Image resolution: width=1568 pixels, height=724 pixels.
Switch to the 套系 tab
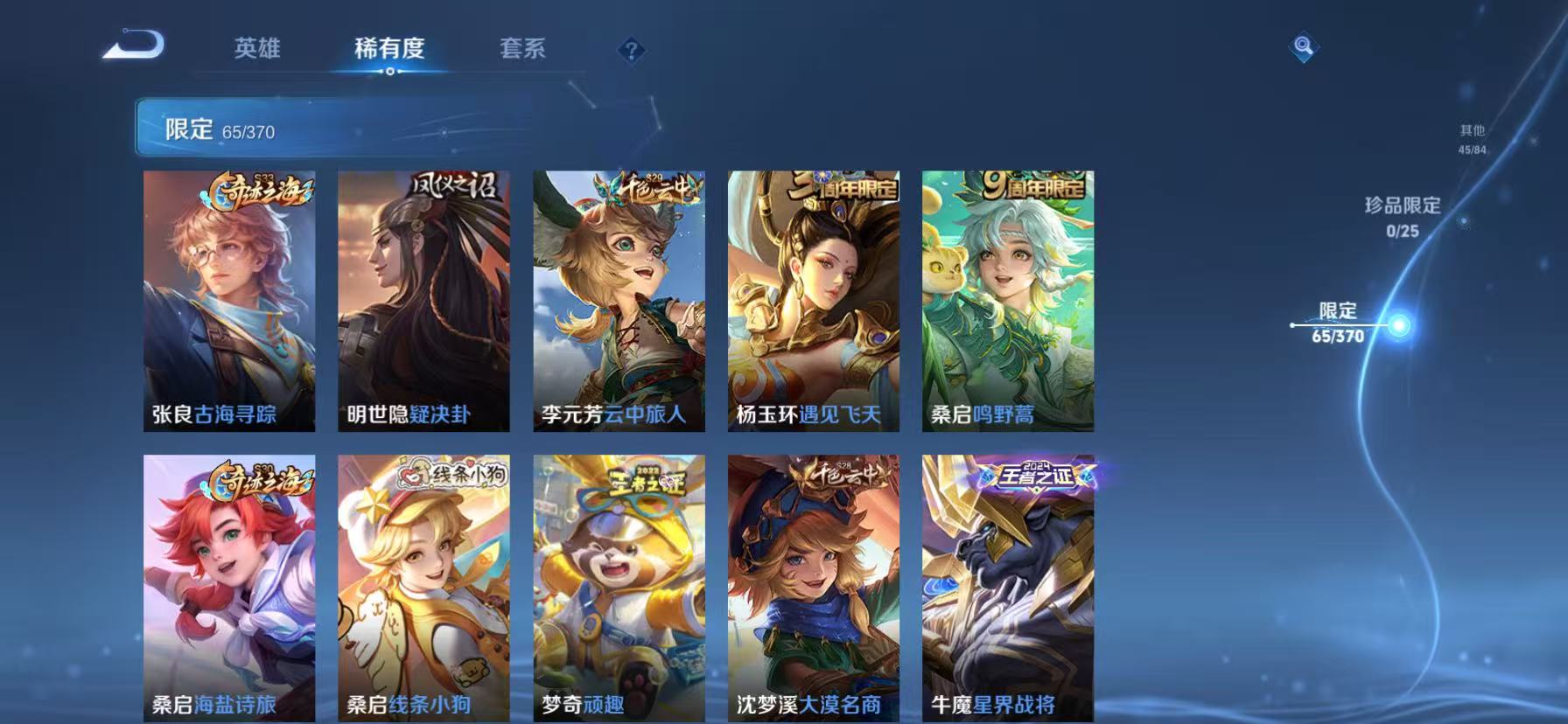[521, 50]
